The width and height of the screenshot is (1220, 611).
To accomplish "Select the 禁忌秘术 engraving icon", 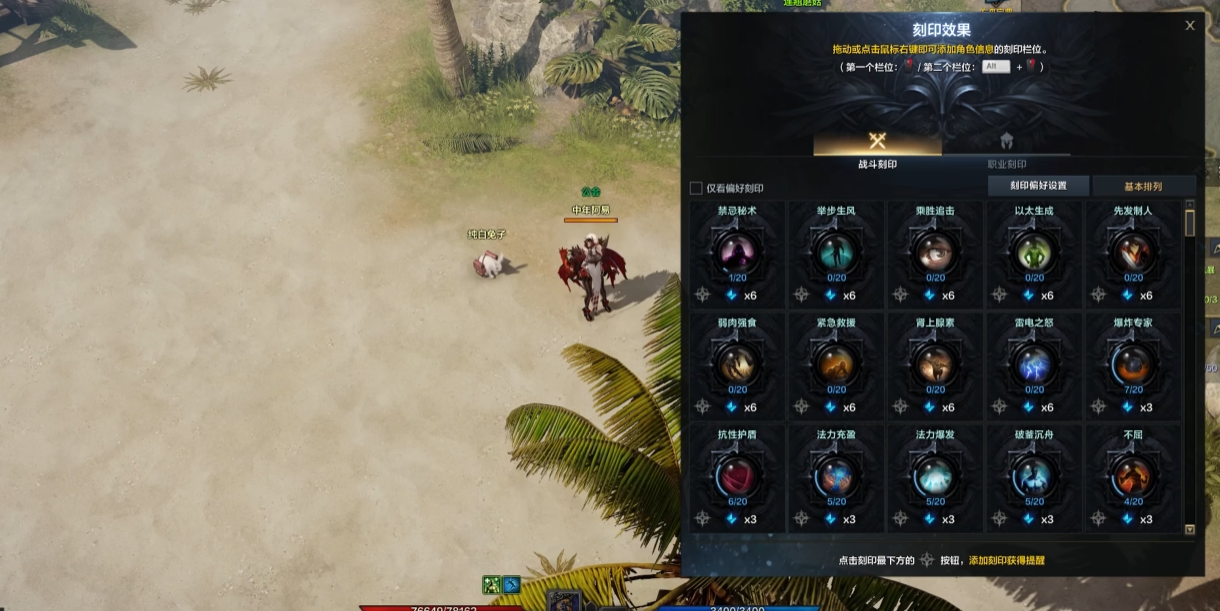I will (737, 252).
